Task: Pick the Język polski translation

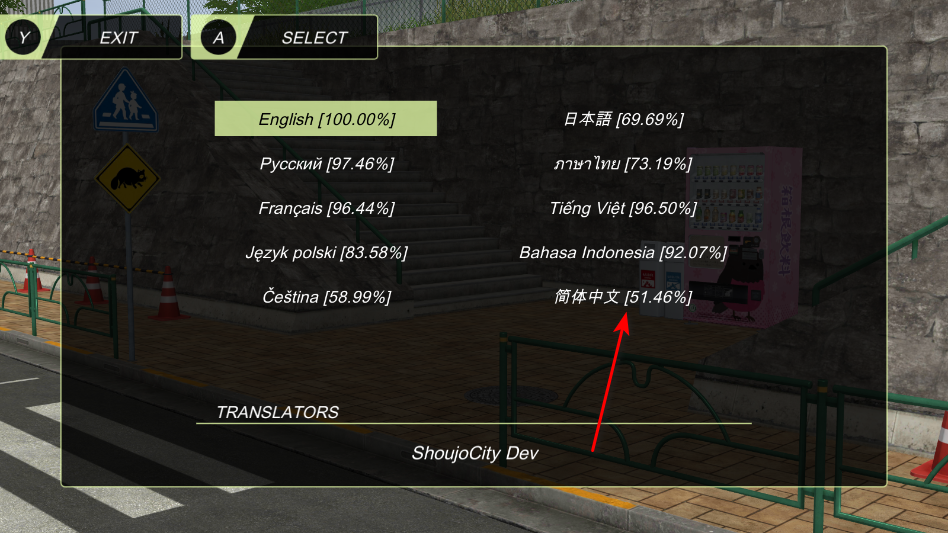Action: [x=326, y=252]
